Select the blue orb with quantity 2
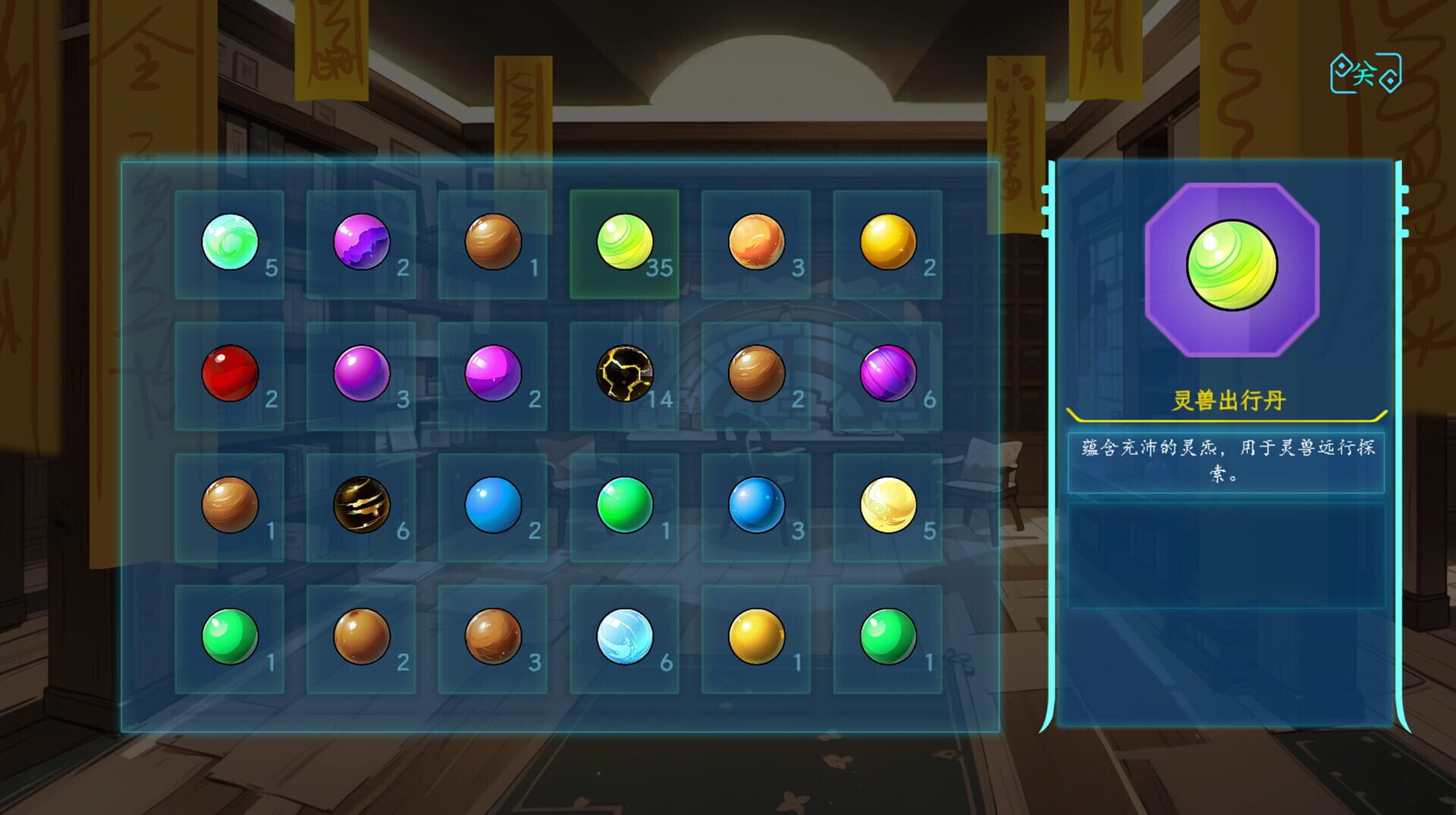Viewport: 1456px width, 815px height. click(x=493, y=504)
